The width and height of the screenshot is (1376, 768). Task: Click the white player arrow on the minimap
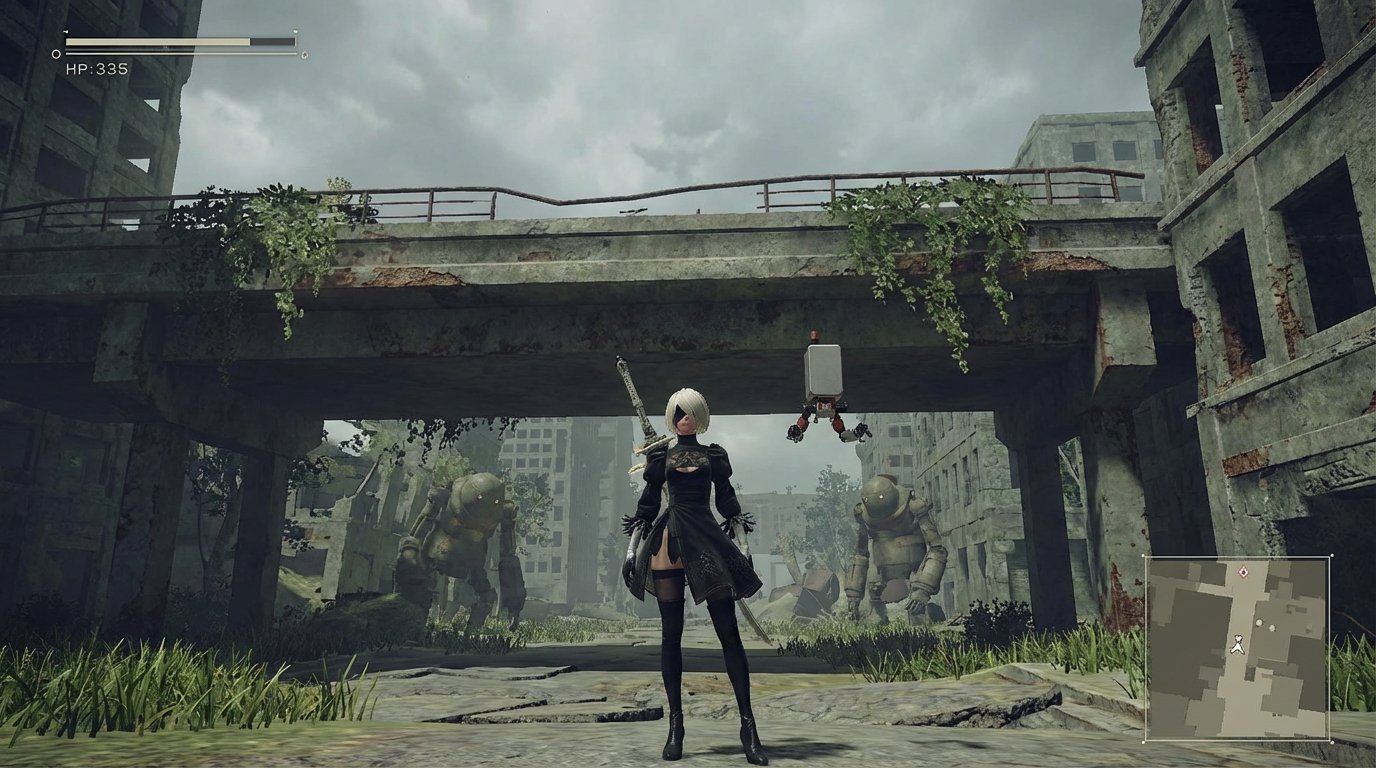click(x=1238, y=645)
